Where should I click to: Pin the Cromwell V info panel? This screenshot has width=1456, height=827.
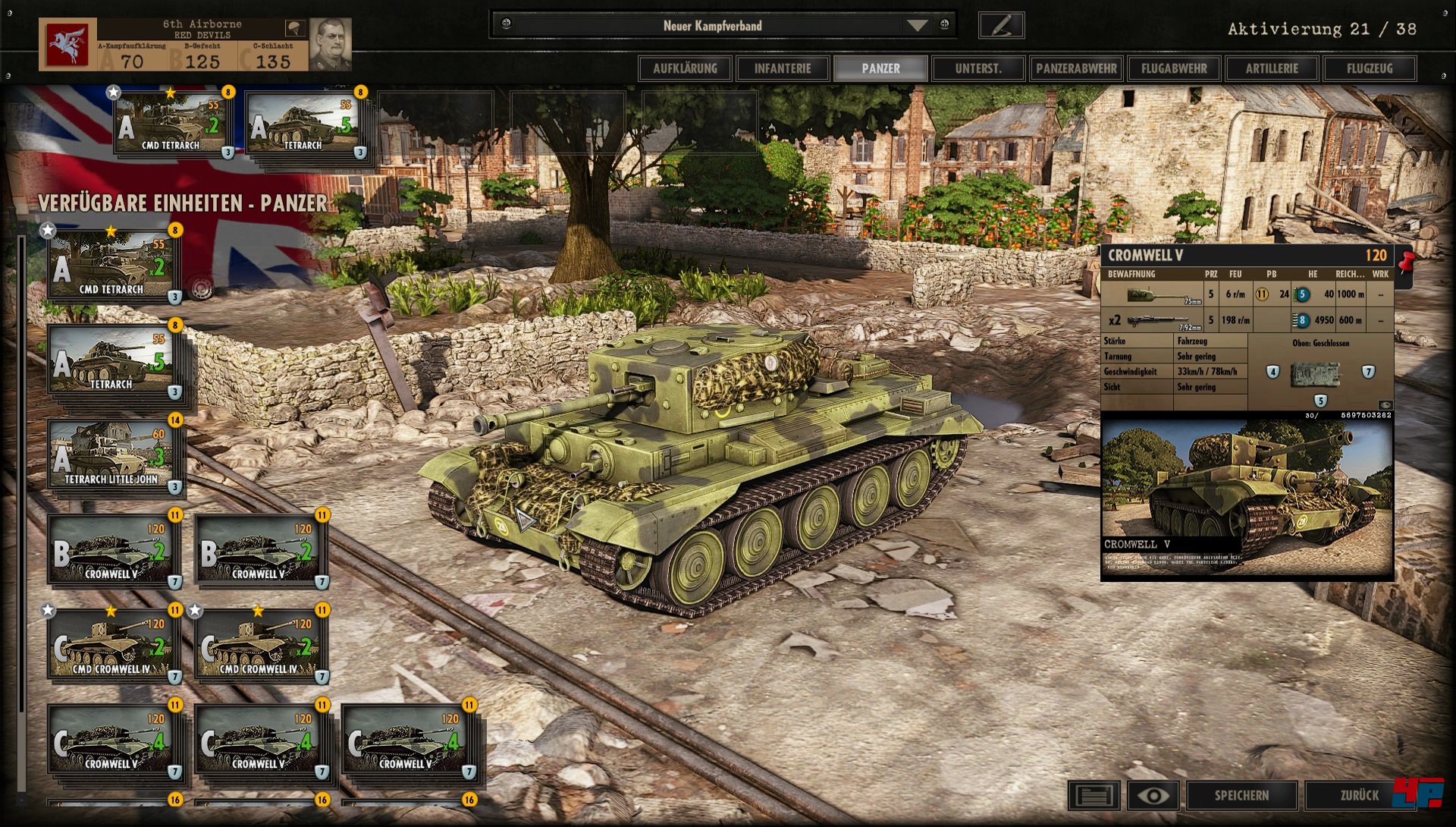point(1407,263)
